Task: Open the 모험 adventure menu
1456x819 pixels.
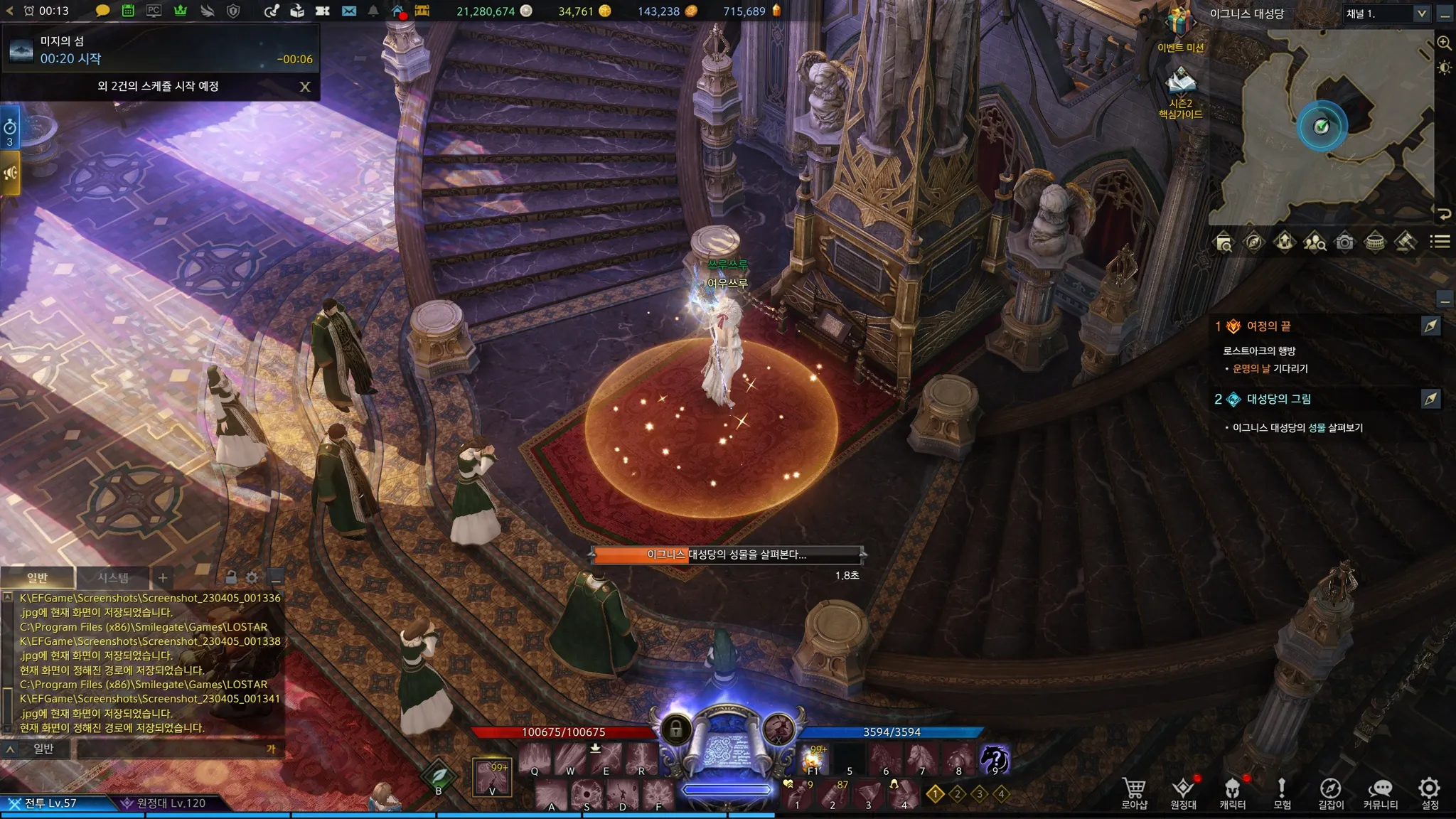Action: pos(1282,792)
